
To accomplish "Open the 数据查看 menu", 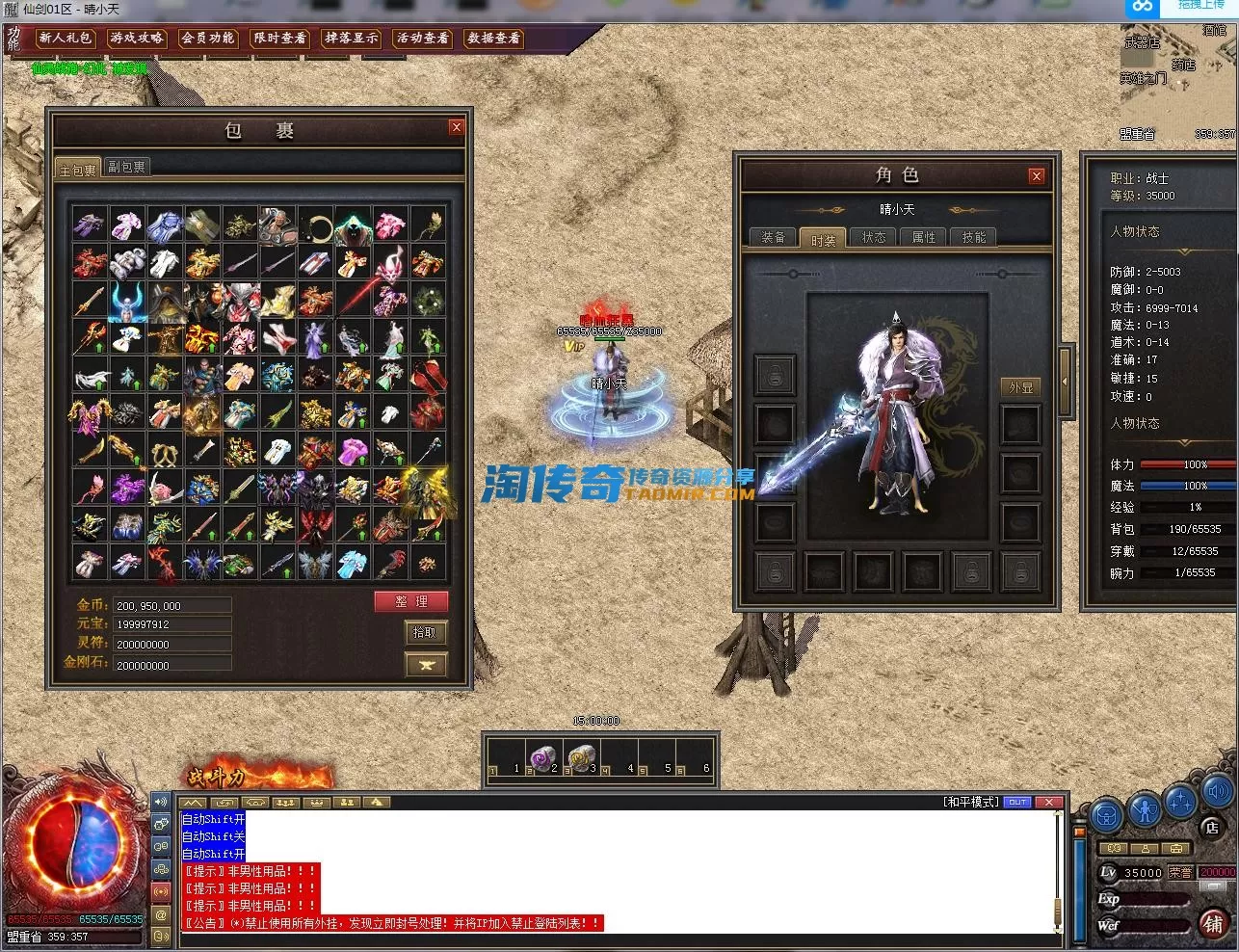I will [x=494, y=39].
